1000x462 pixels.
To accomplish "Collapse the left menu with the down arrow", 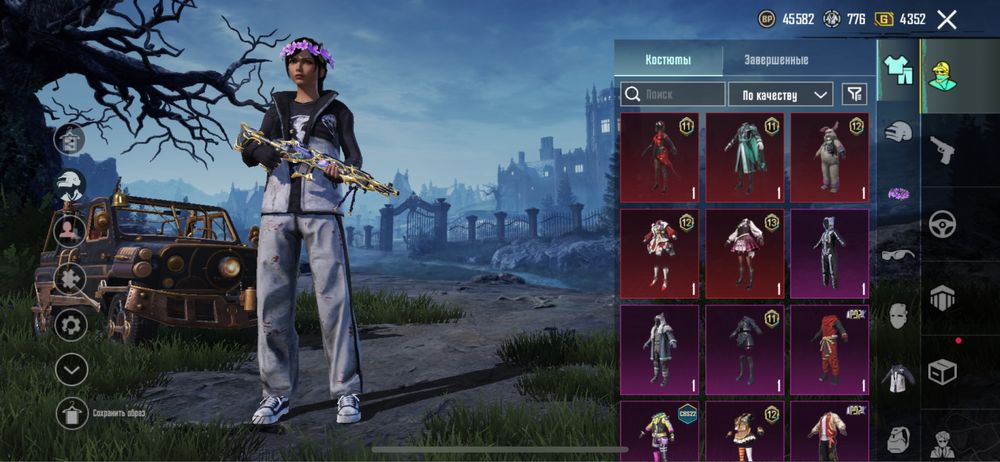I will 71,369.
